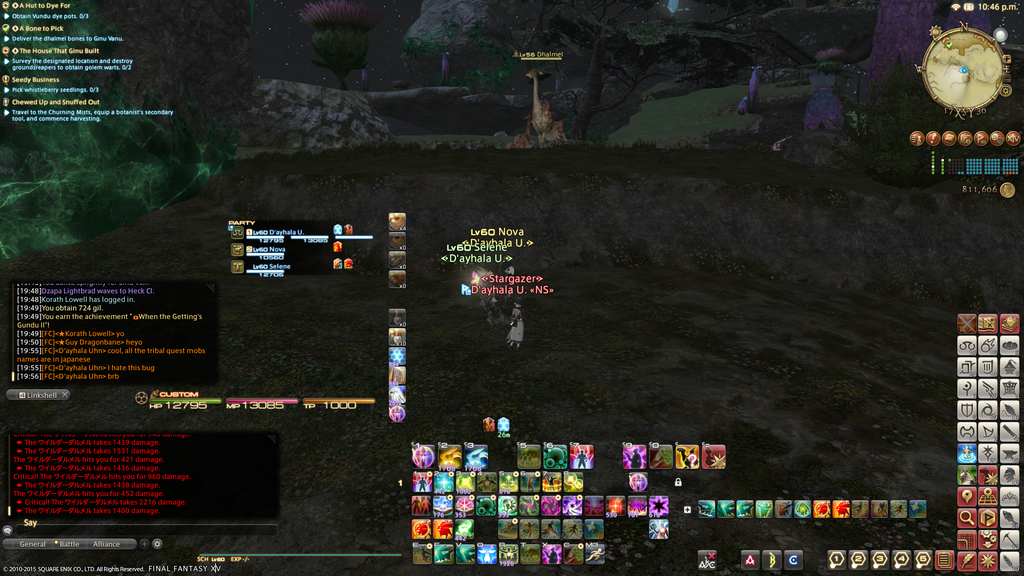Close the Linkshell chat tab

[x=65, y=395]
